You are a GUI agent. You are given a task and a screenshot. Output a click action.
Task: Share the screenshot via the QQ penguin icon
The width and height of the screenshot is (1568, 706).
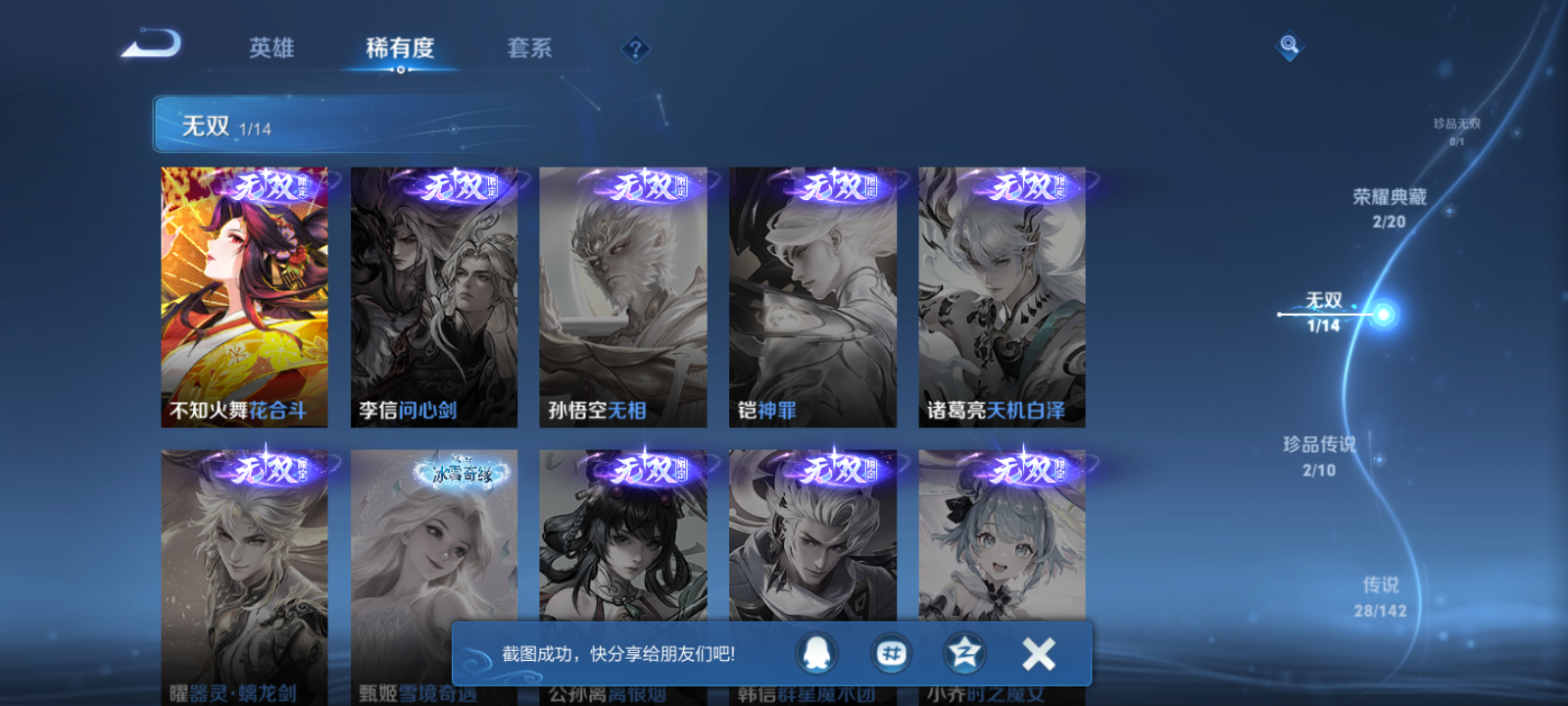[x=818, y=652]
